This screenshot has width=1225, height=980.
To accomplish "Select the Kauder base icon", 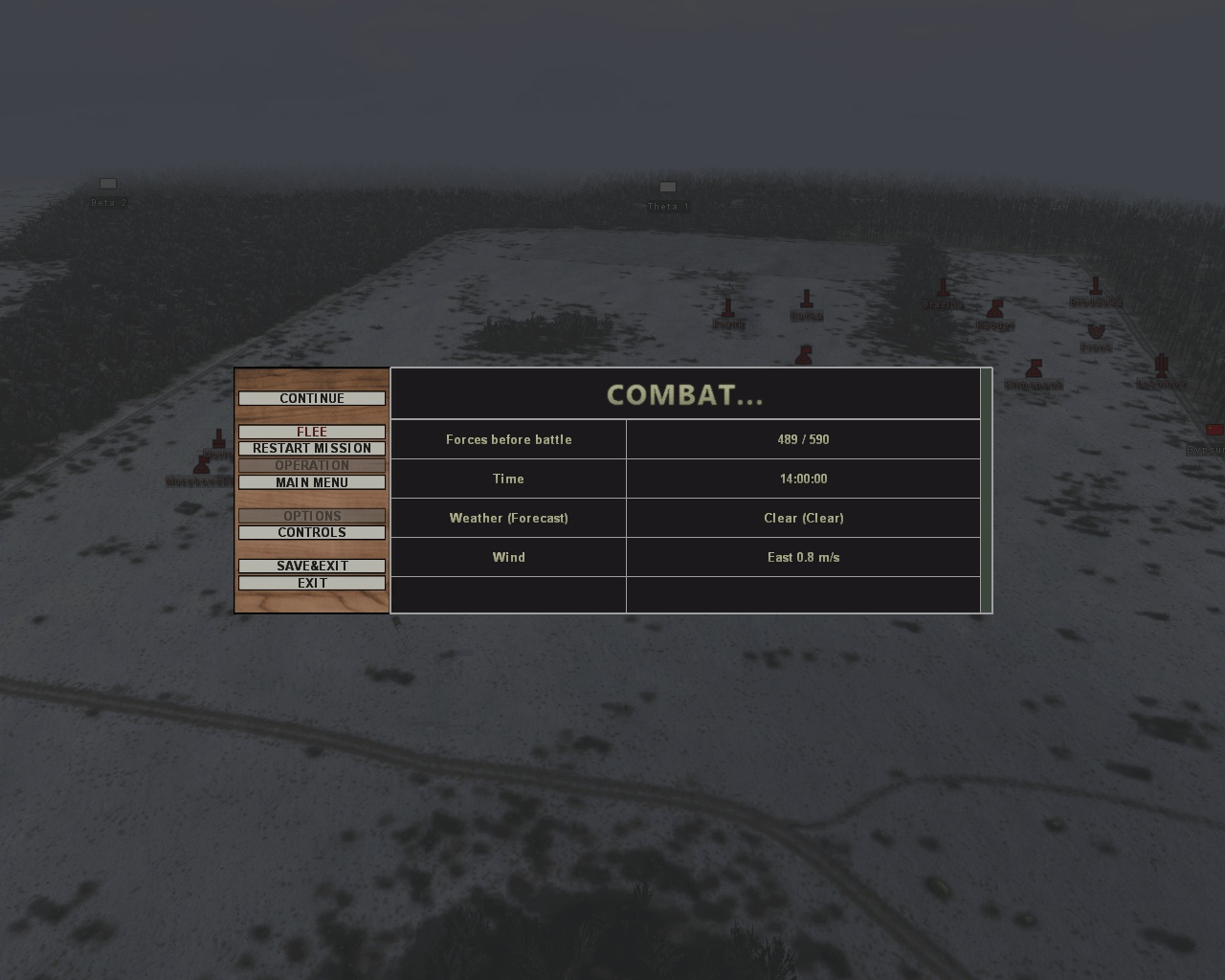I will [x=996, y=311].
